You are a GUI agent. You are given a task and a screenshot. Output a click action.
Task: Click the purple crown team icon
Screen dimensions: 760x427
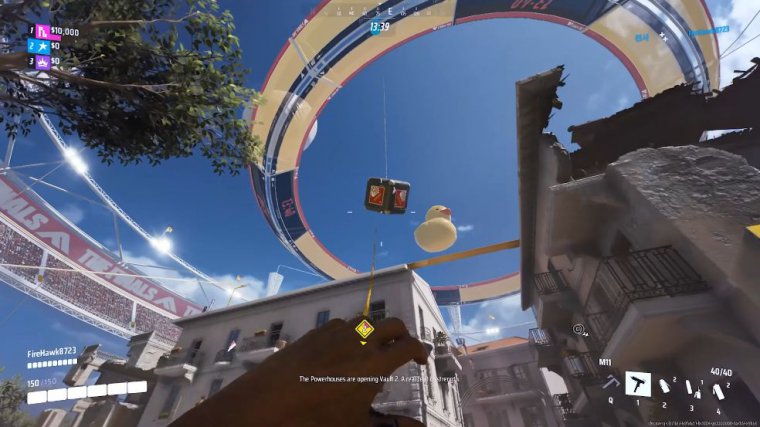[x=43, y=61]
